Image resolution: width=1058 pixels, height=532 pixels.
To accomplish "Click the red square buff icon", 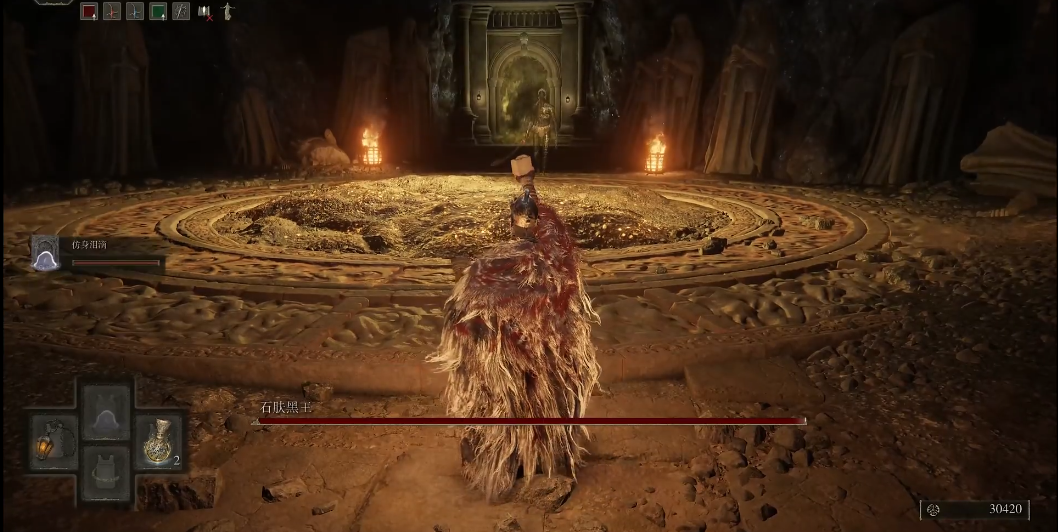I will click(x=89, y=12).
